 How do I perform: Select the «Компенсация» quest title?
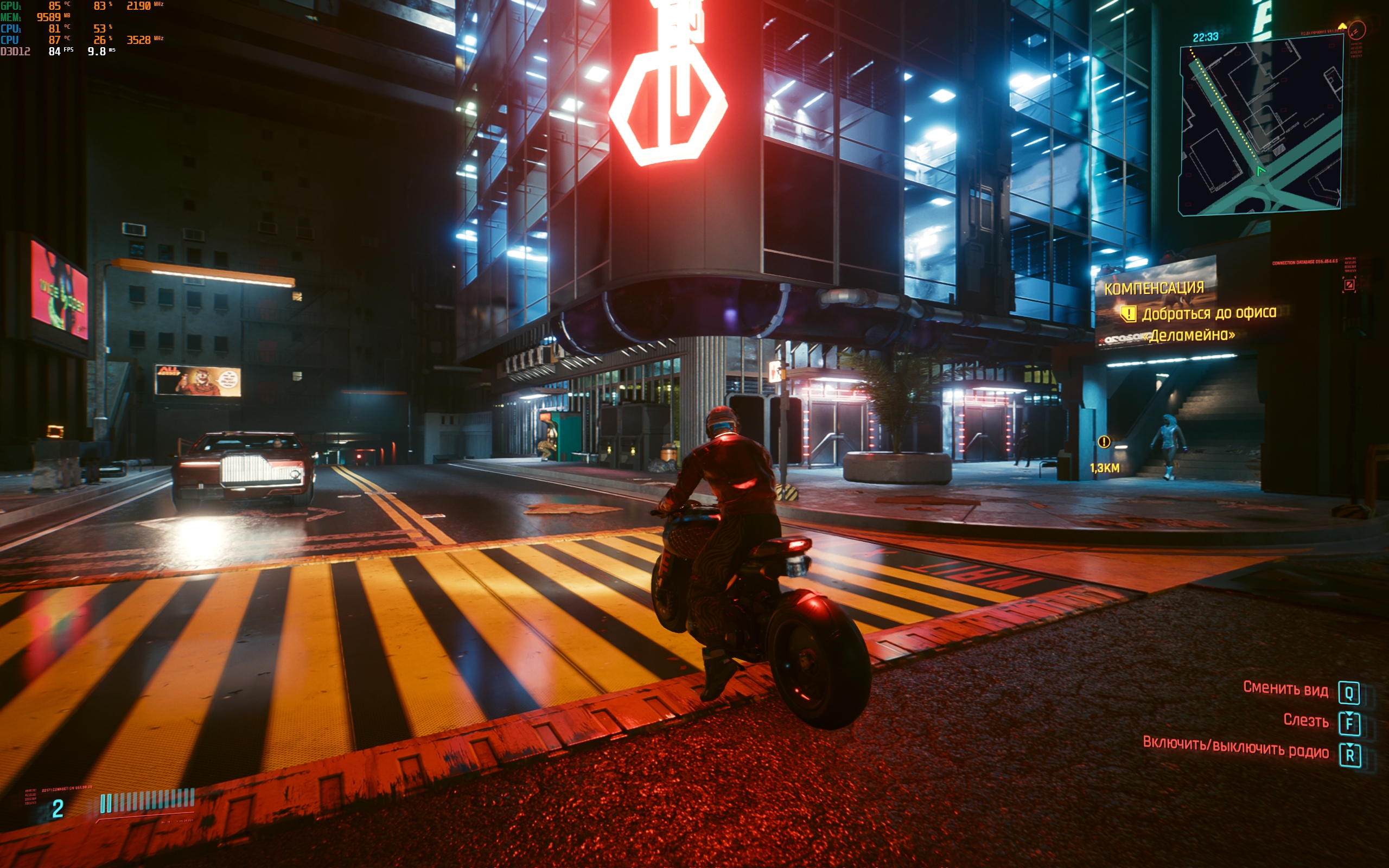tap(1154, 288)
